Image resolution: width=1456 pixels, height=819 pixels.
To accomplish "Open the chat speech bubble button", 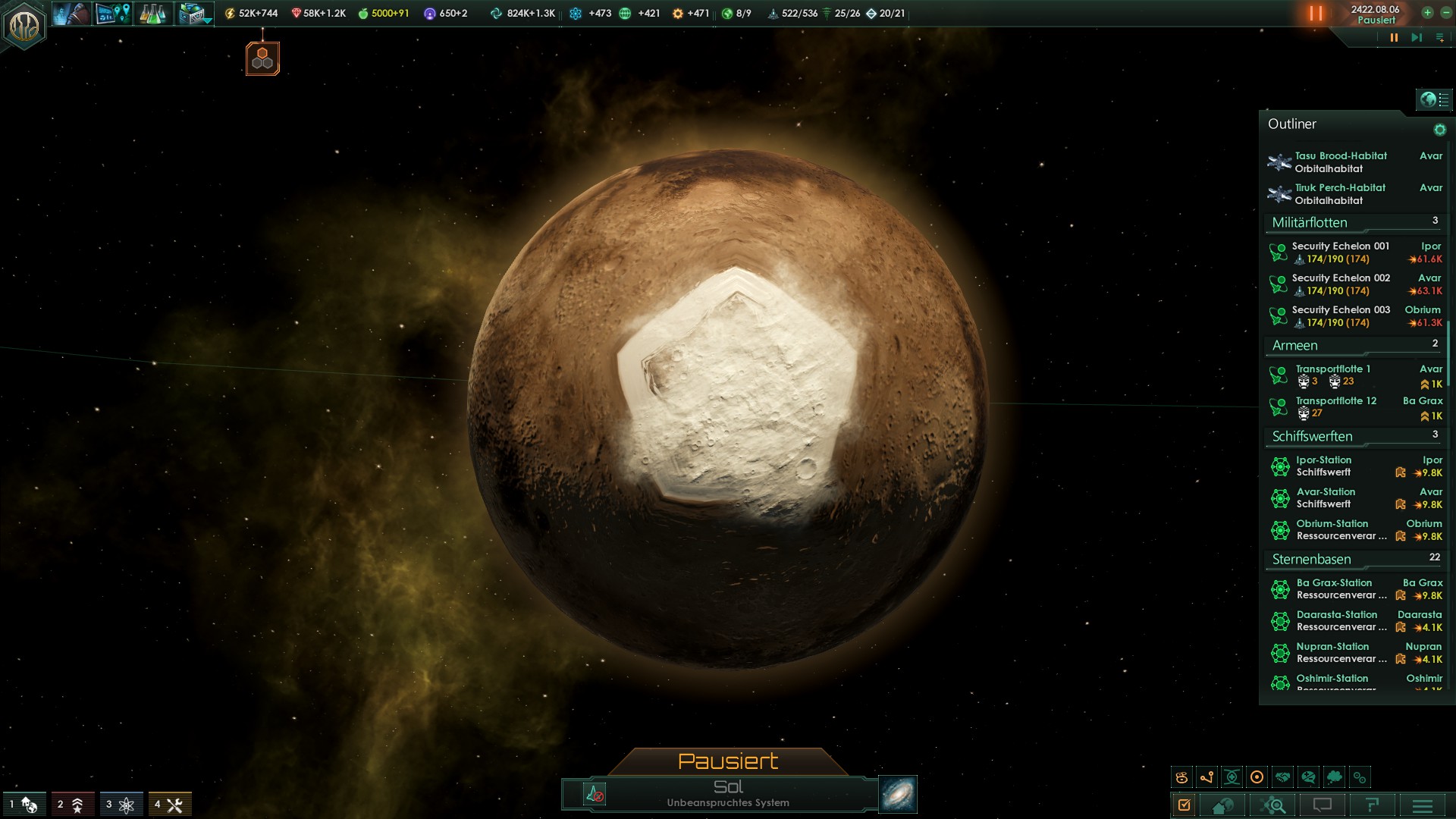I will [1322, 805].
